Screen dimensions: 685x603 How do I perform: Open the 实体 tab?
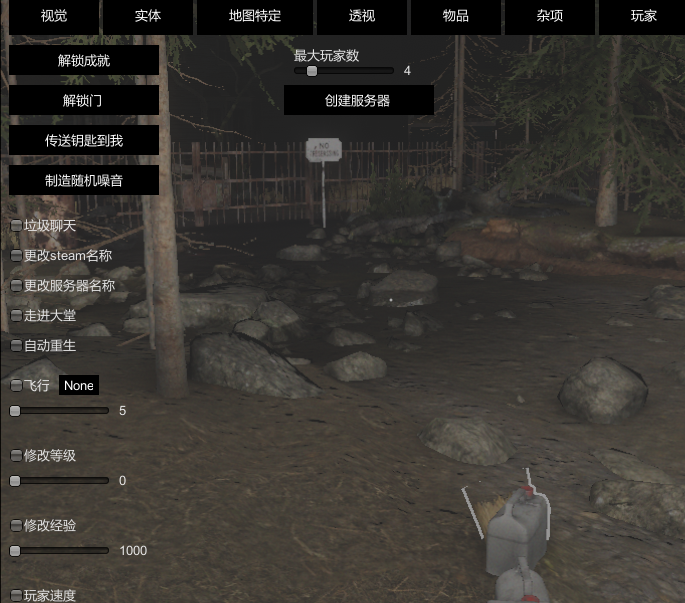pos(148,17)
